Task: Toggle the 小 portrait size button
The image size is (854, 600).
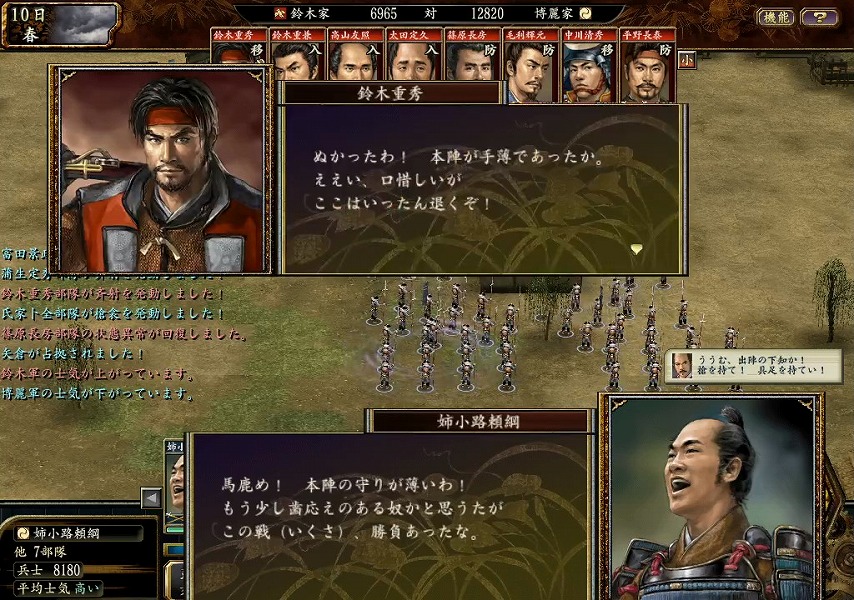Action: [x=687, y=59]
